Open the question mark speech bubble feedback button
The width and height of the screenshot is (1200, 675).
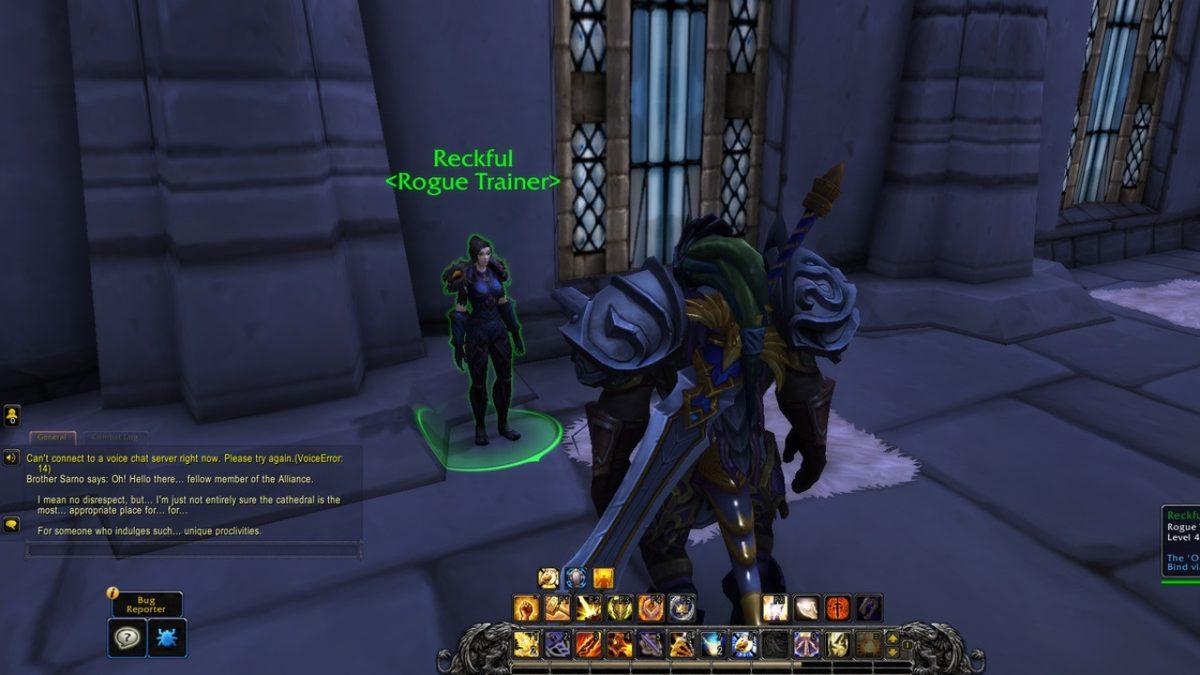point(126,637)
